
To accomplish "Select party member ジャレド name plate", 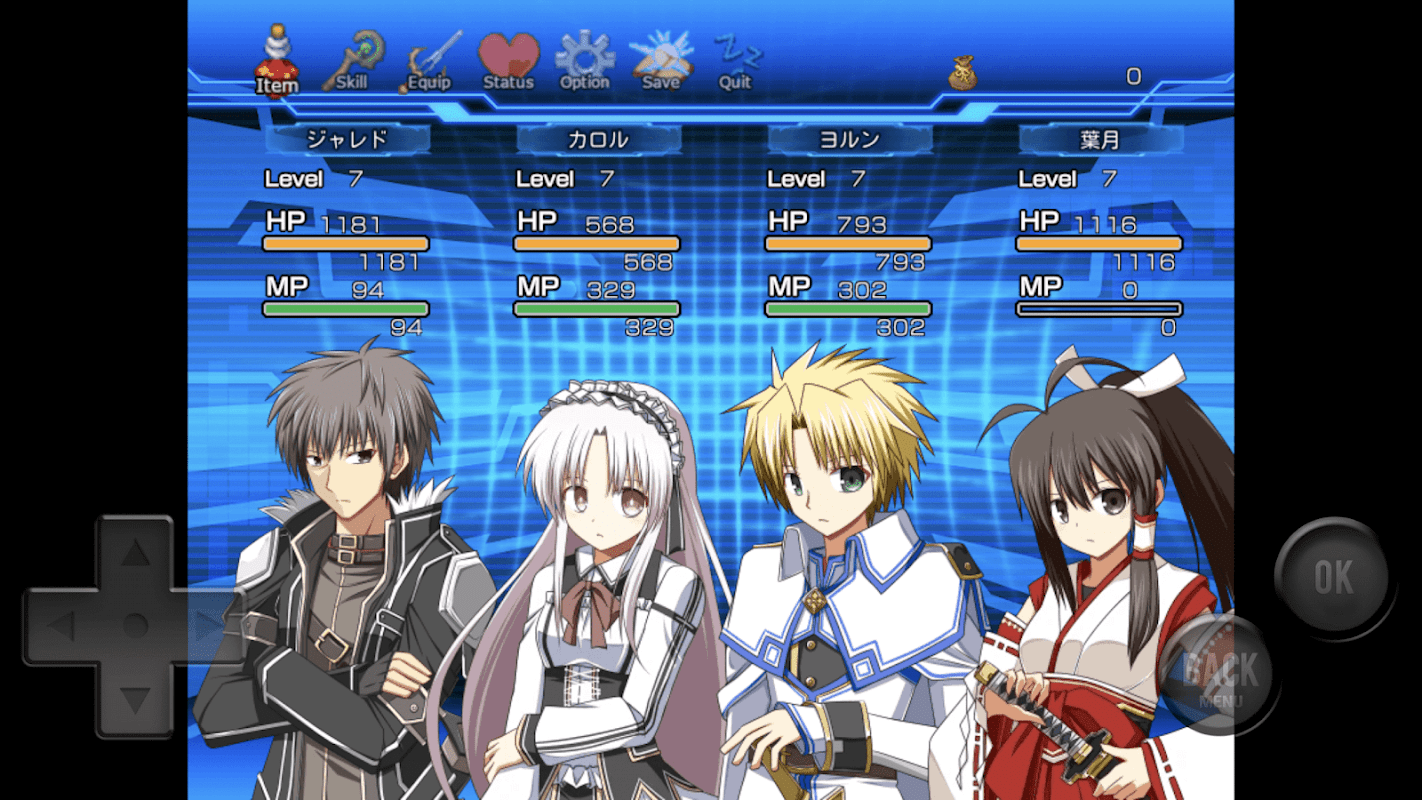I will [347, 140].
